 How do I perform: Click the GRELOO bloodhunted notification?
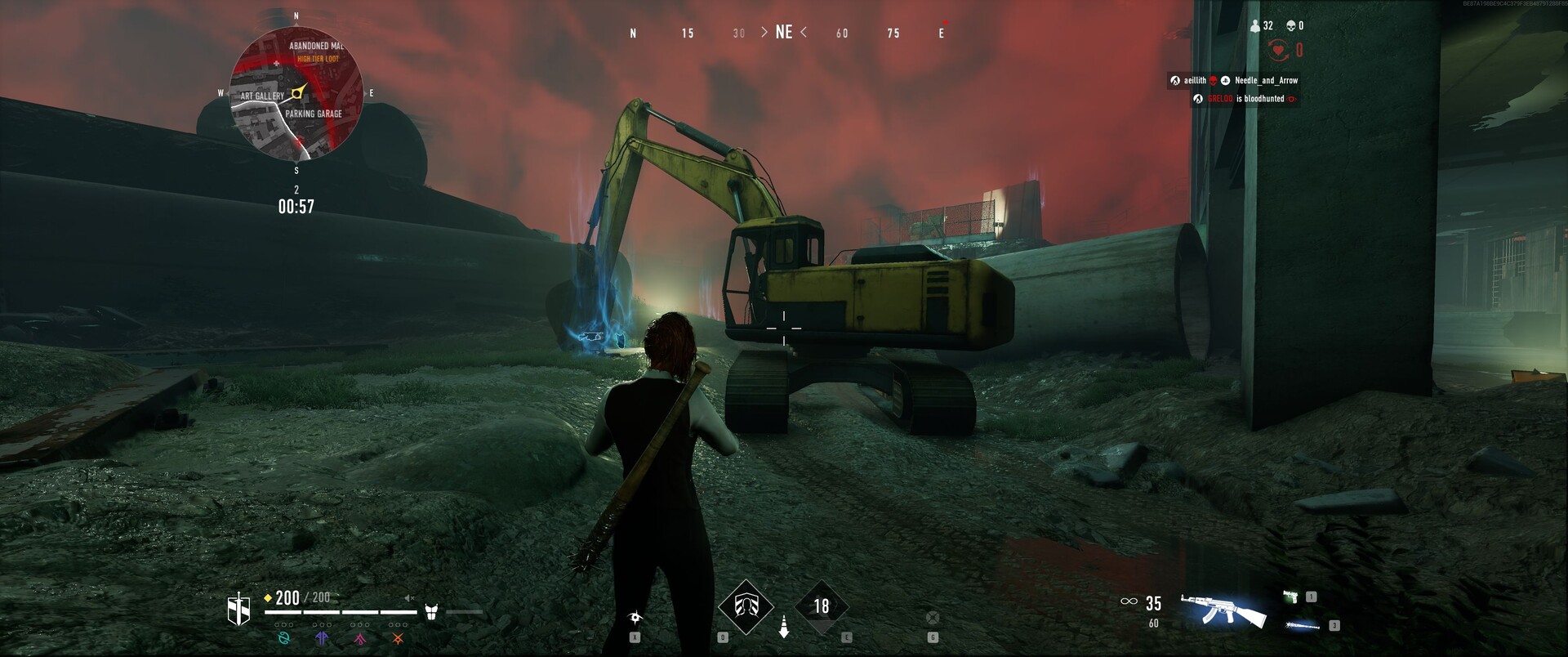click(x=1245, y=99)
